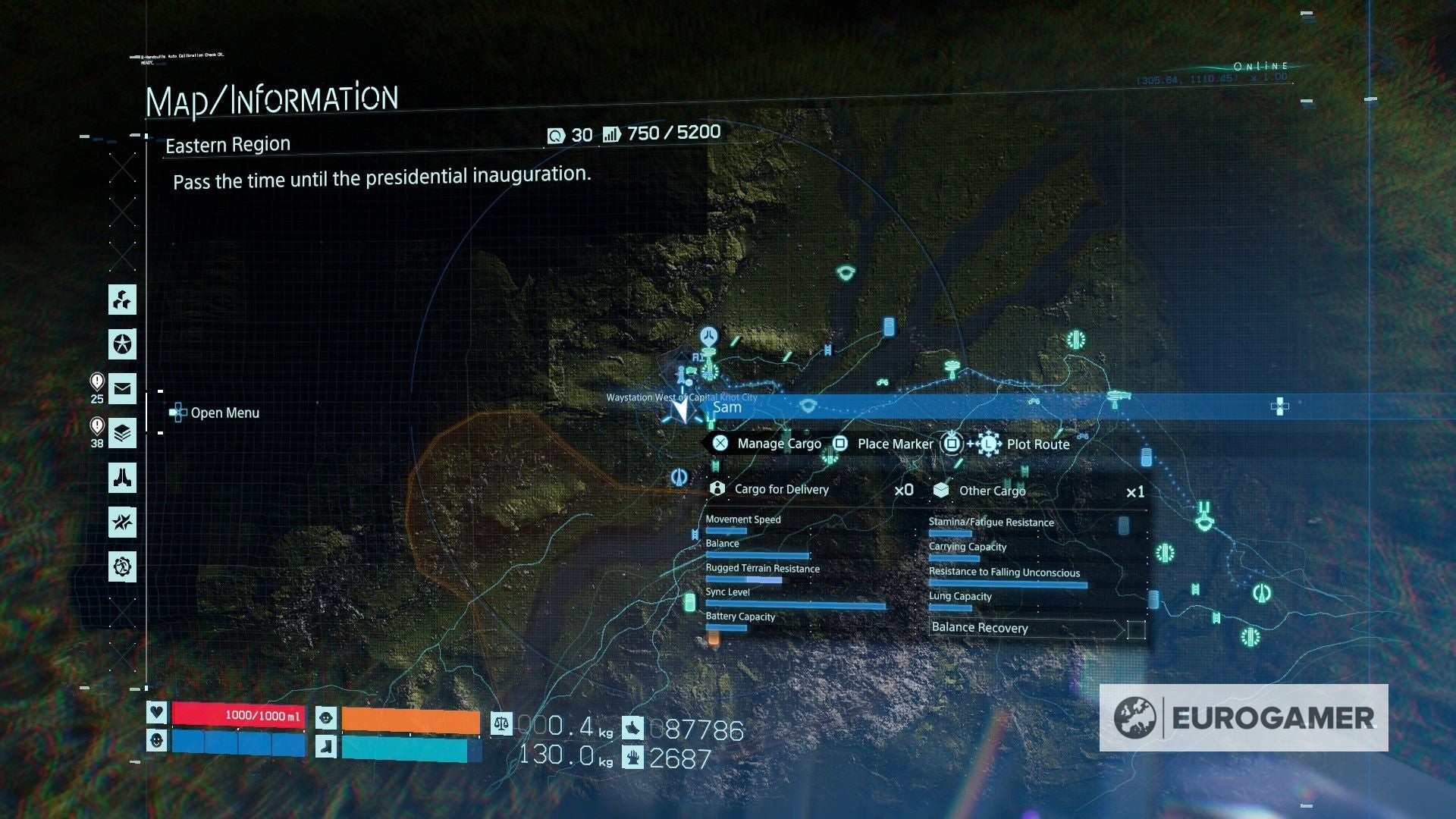Click the starburst icon in the left sidebar
1456x819 pixels.
[122, 522]
